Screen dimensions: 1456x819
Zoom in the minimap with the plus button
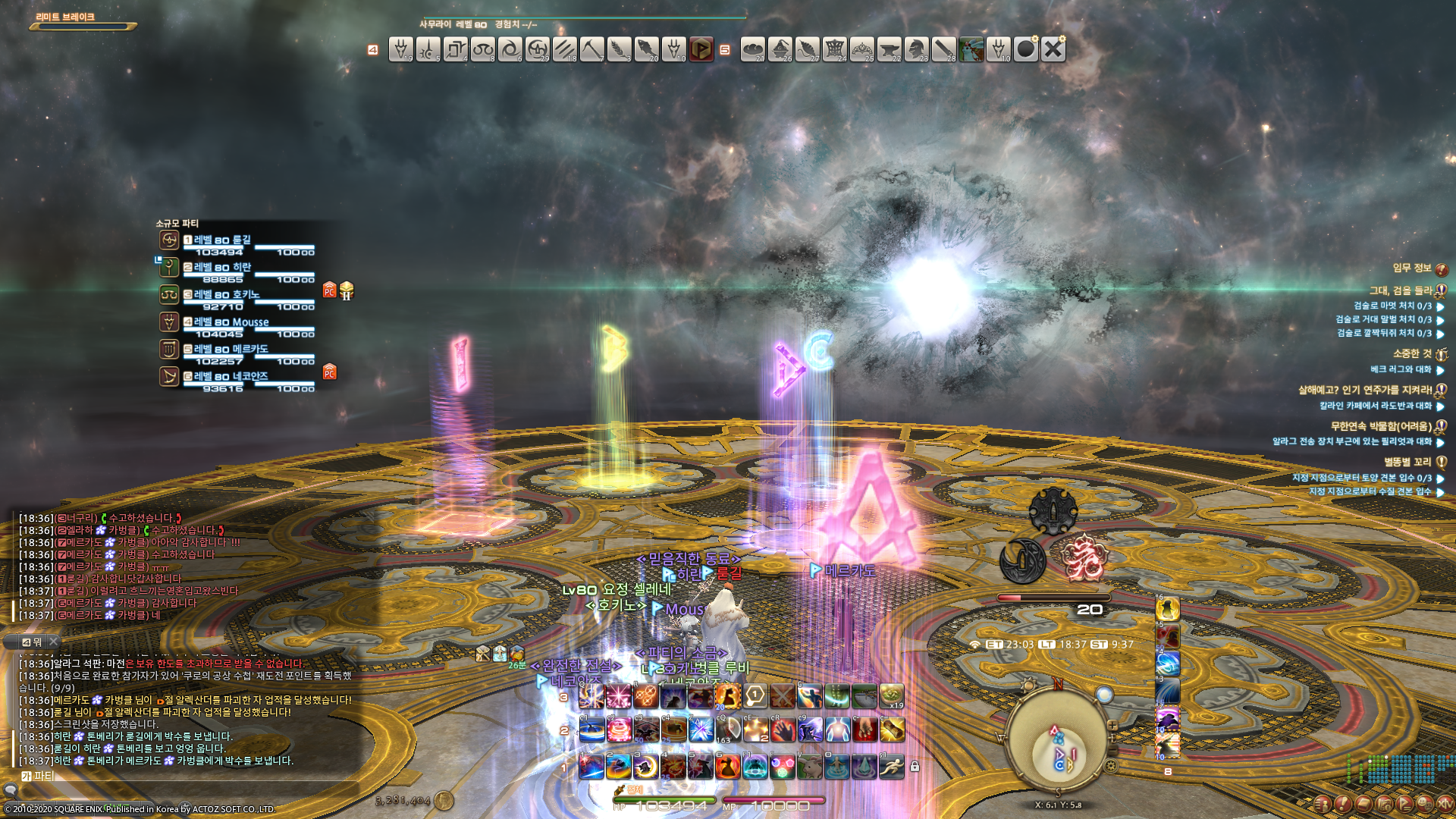click(1112, 726)
